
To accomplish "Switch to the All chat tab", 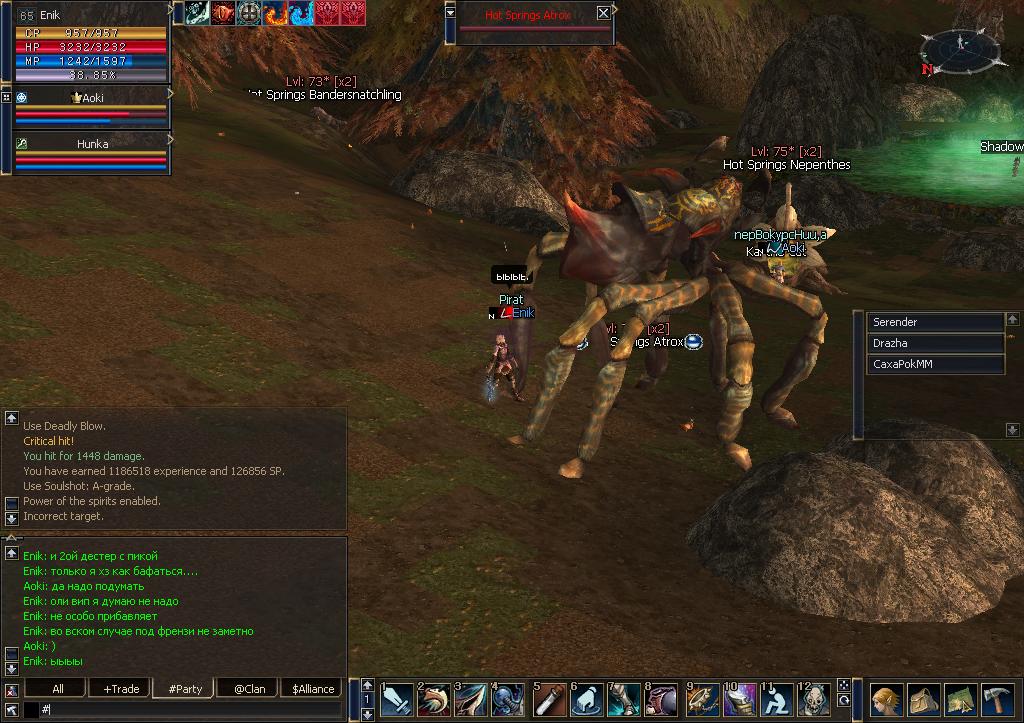I will (x=58, y=688).
